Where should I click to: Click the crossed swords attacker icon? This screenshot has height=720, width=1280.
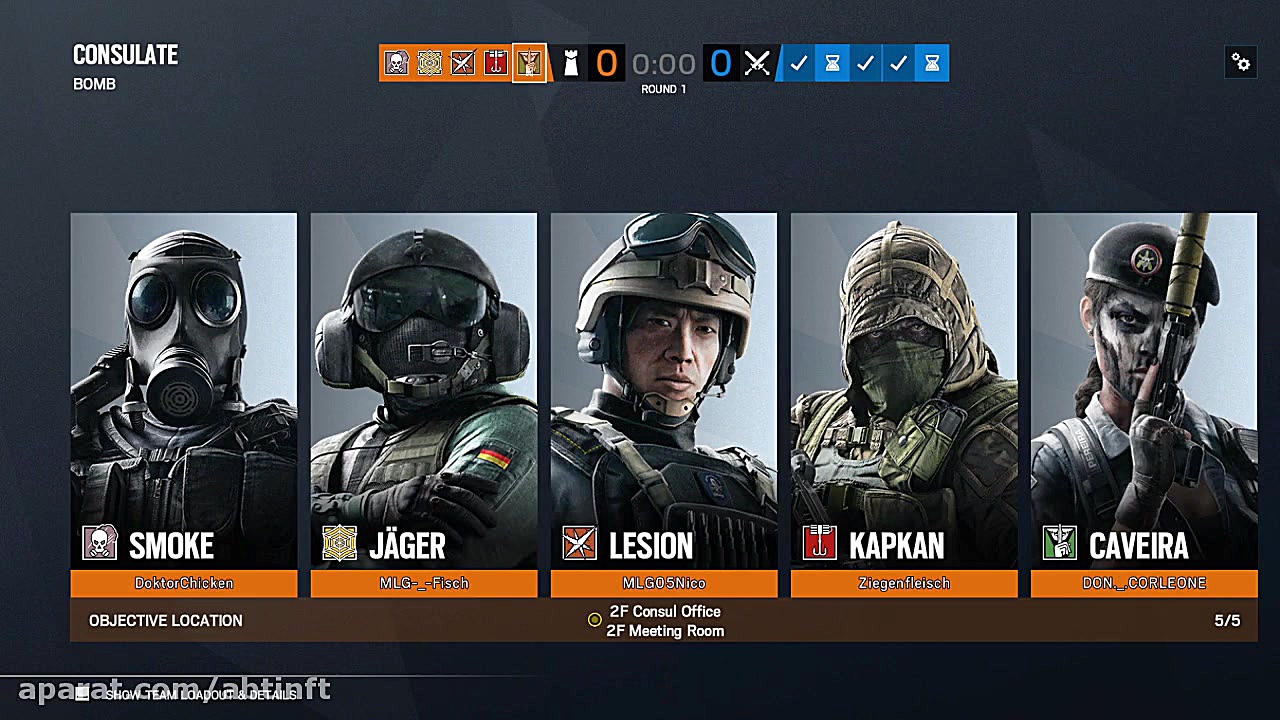(x=756, y=63)
